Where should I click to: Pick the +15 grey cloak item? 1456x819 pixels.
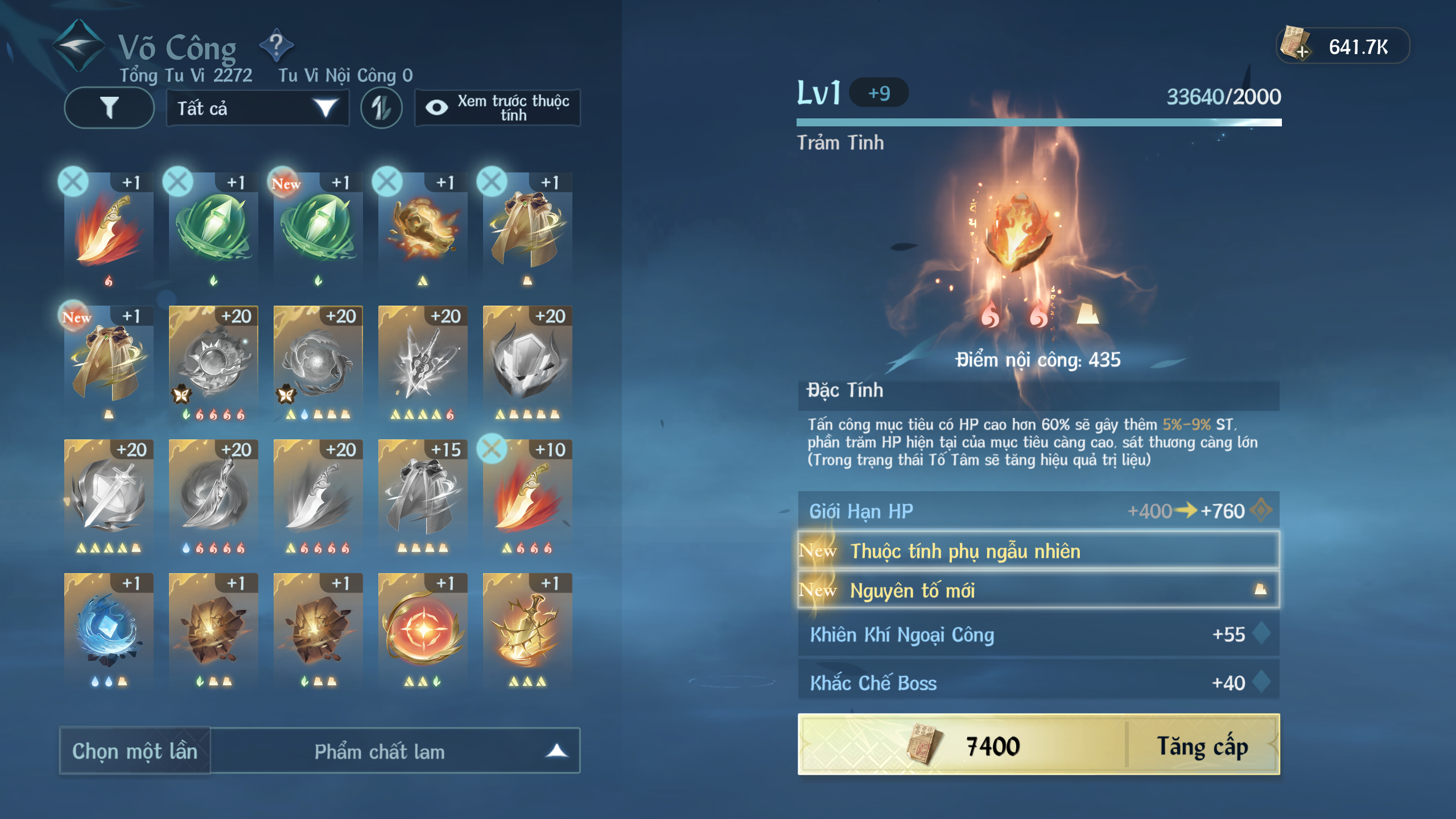423,495
